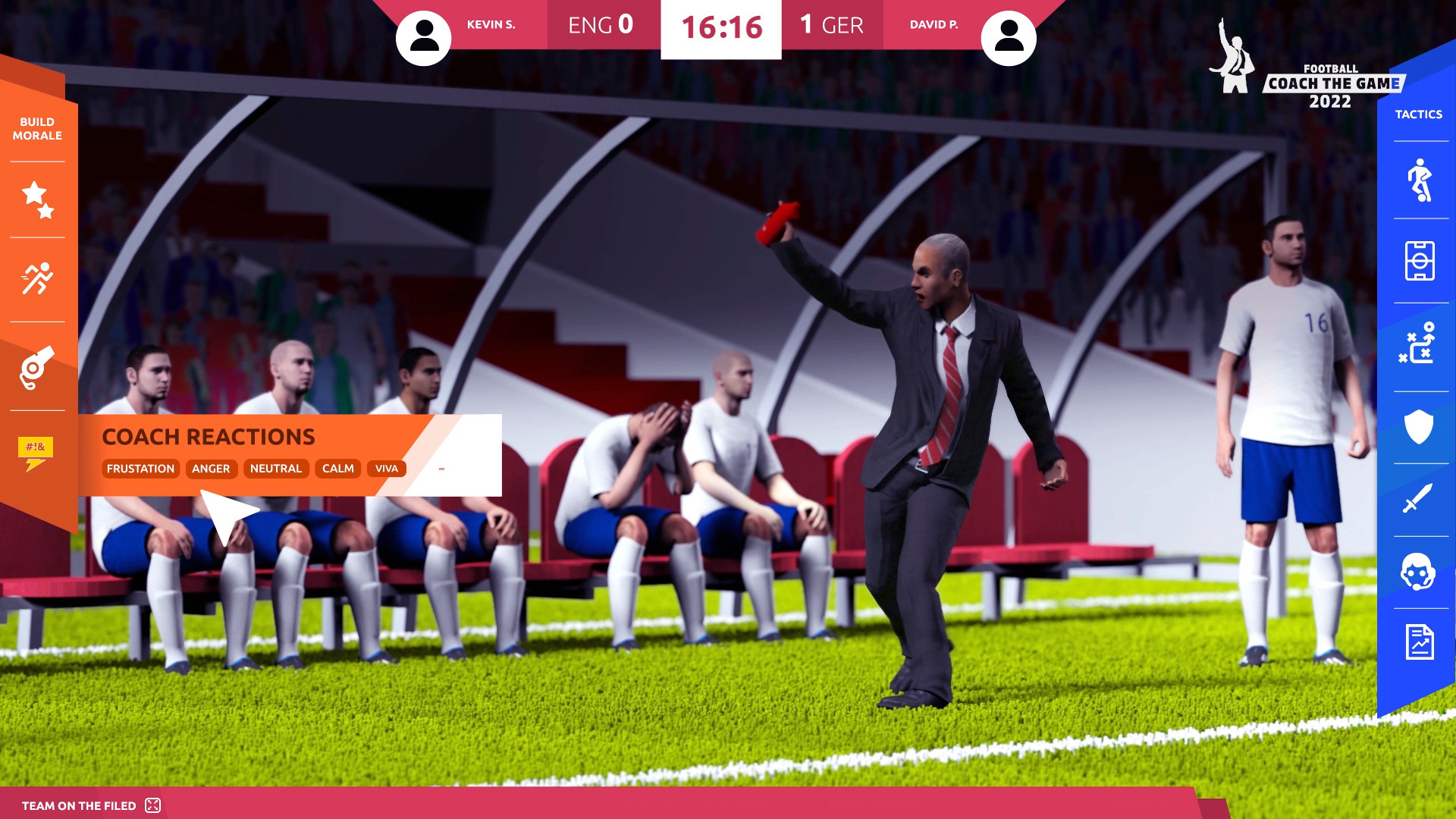Activate the VIVA reaction

pos(388,468)
